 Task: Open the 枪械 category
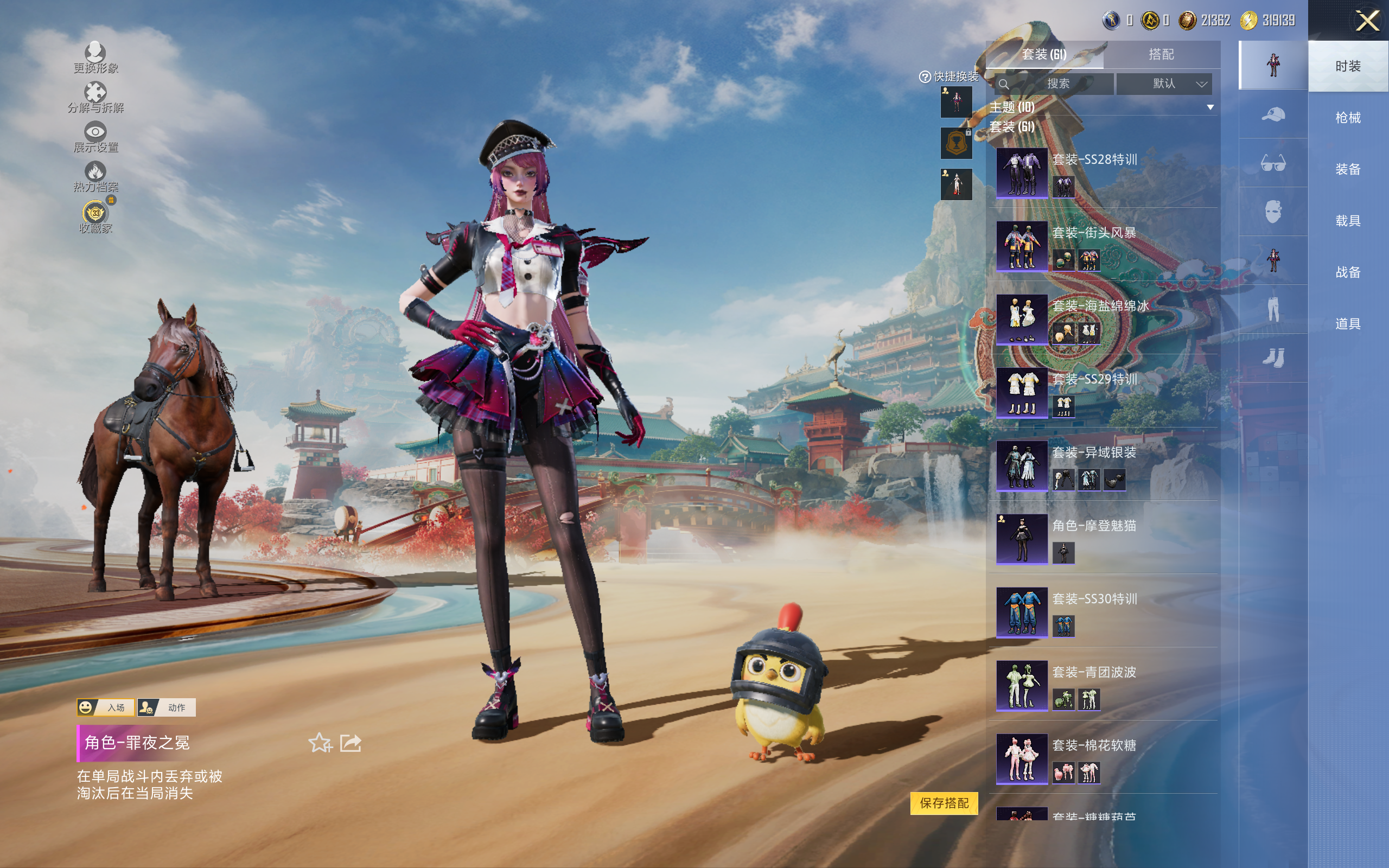[1347, 118]
